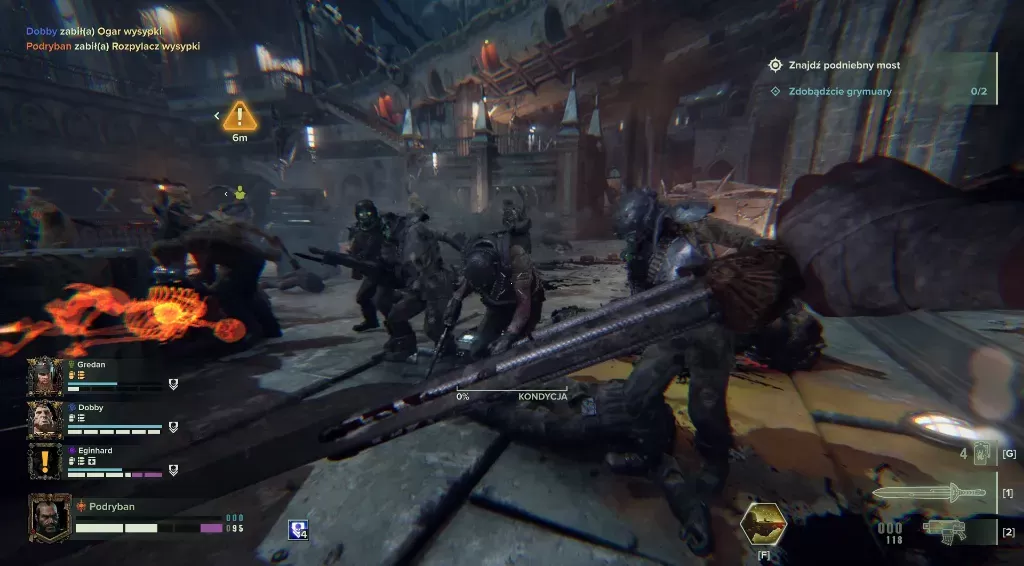Activate the hexagonal combat ability icon

763,523
